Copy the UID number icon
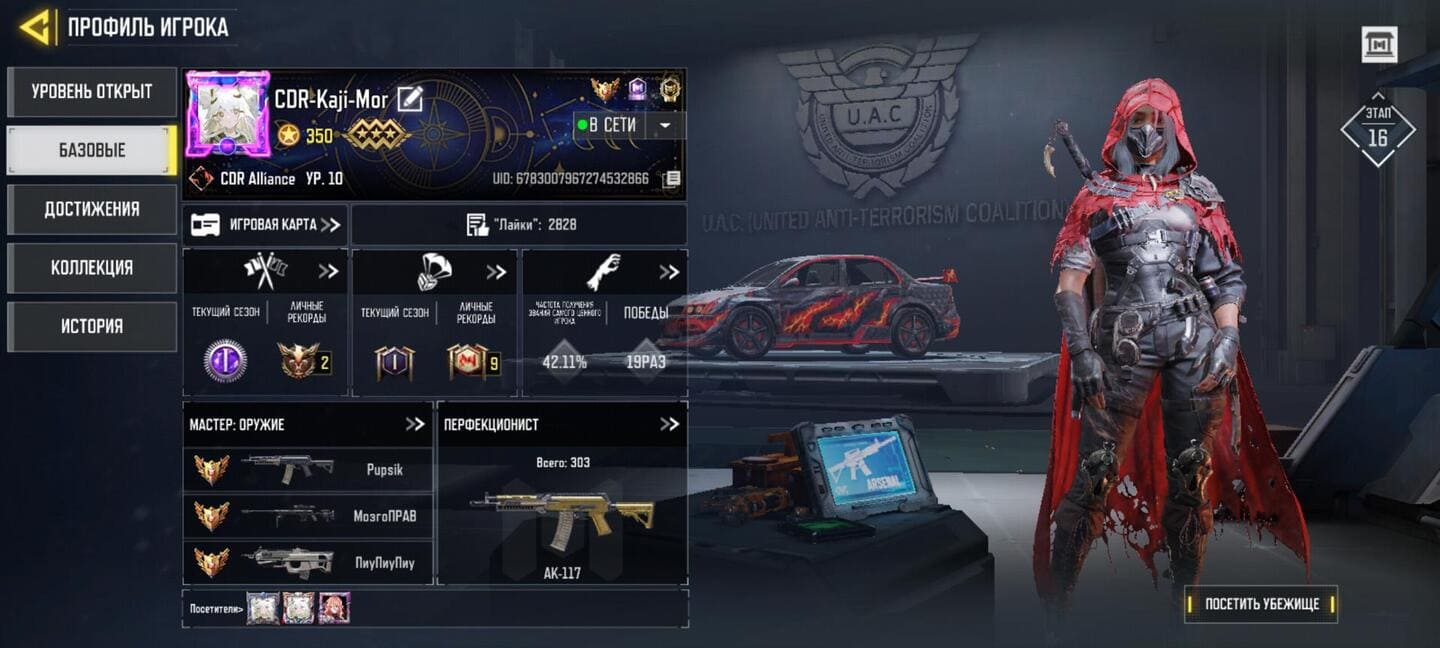The height and width of the screenshot is (648, 1440). coord(672,179)
